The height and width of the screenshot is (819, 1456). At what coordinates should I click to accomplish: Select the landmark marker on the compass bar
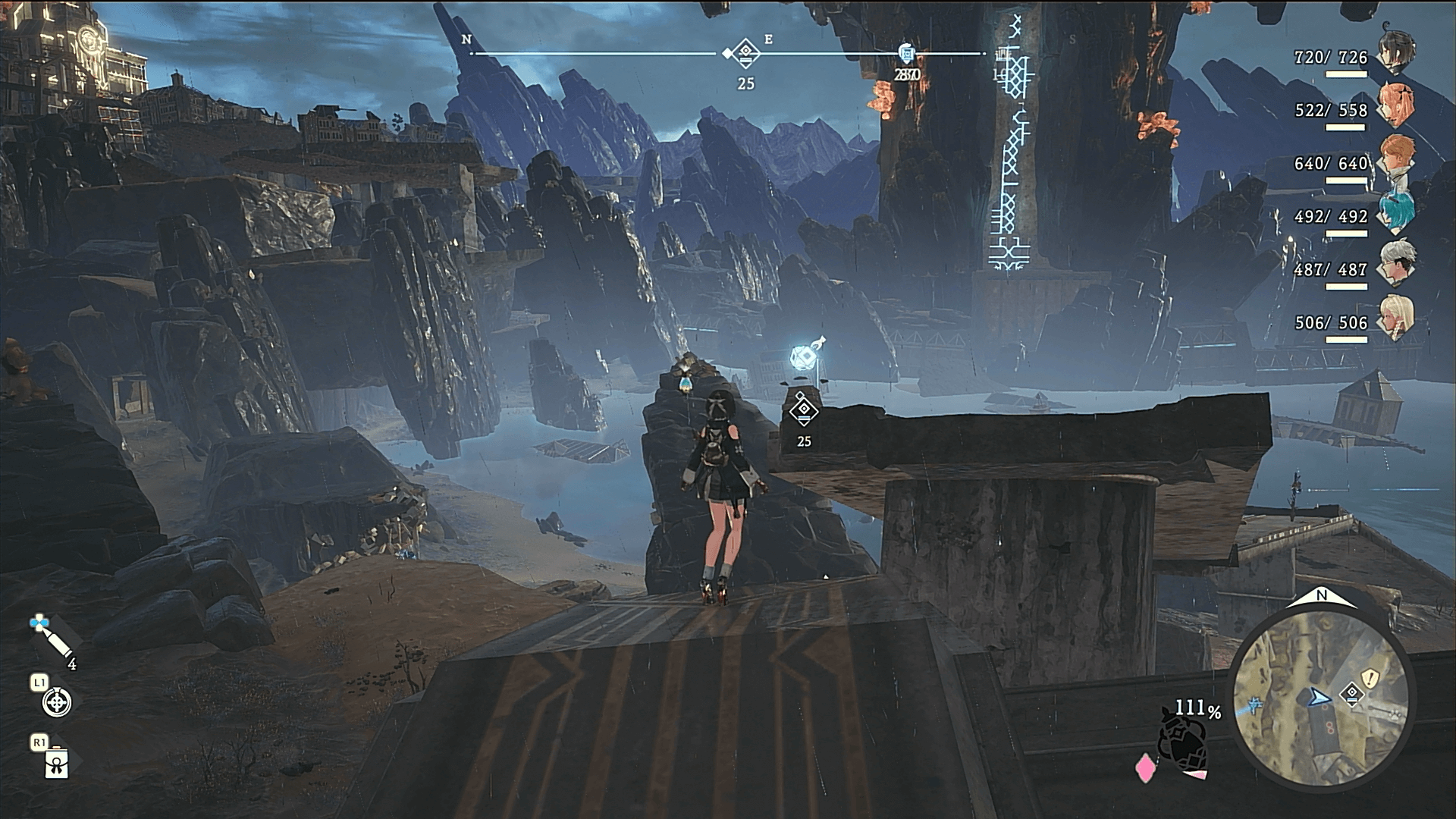pyautogui.click(x=906, y=53)
